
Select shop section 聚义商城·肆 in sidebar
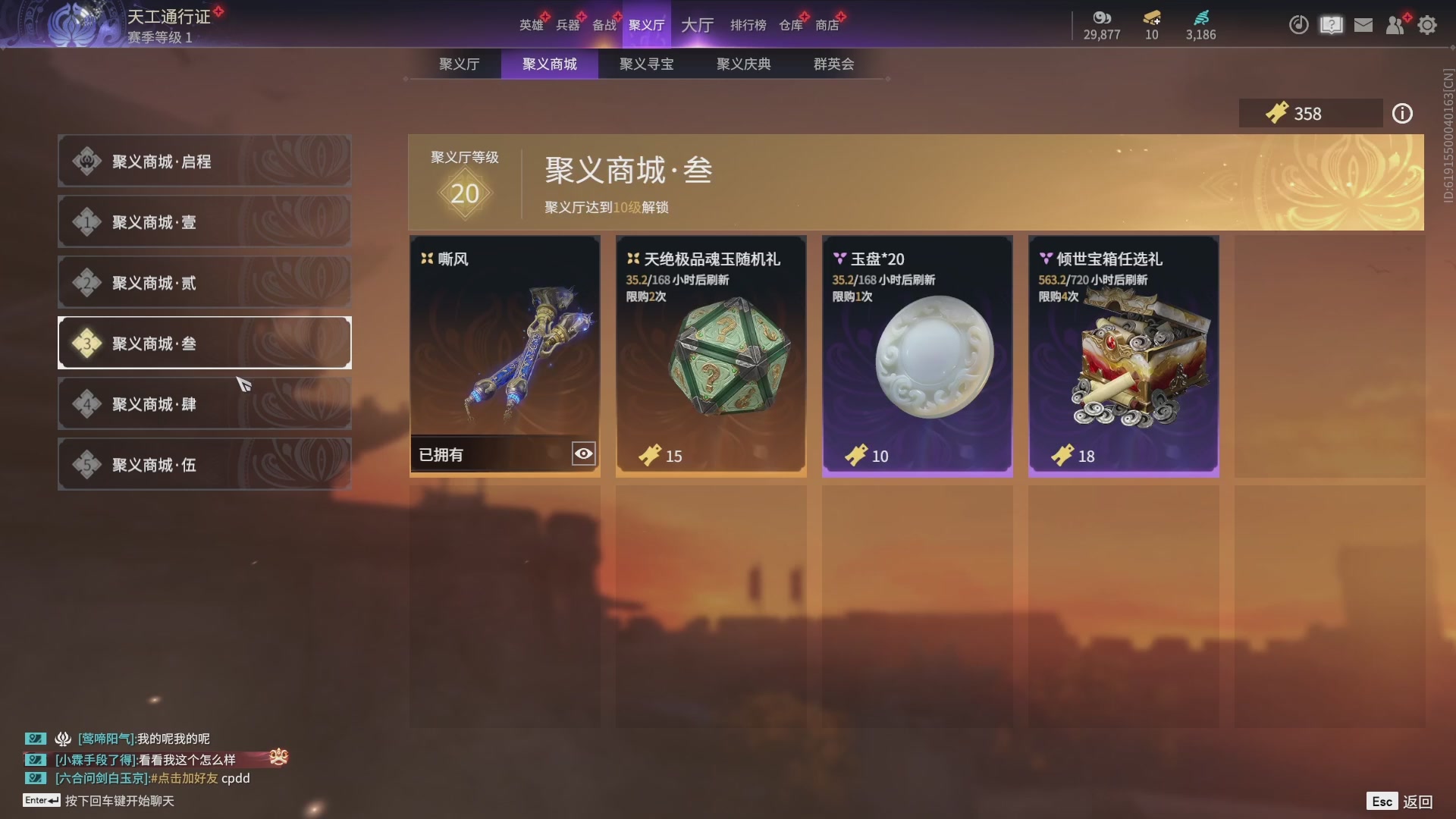[203, 403]
